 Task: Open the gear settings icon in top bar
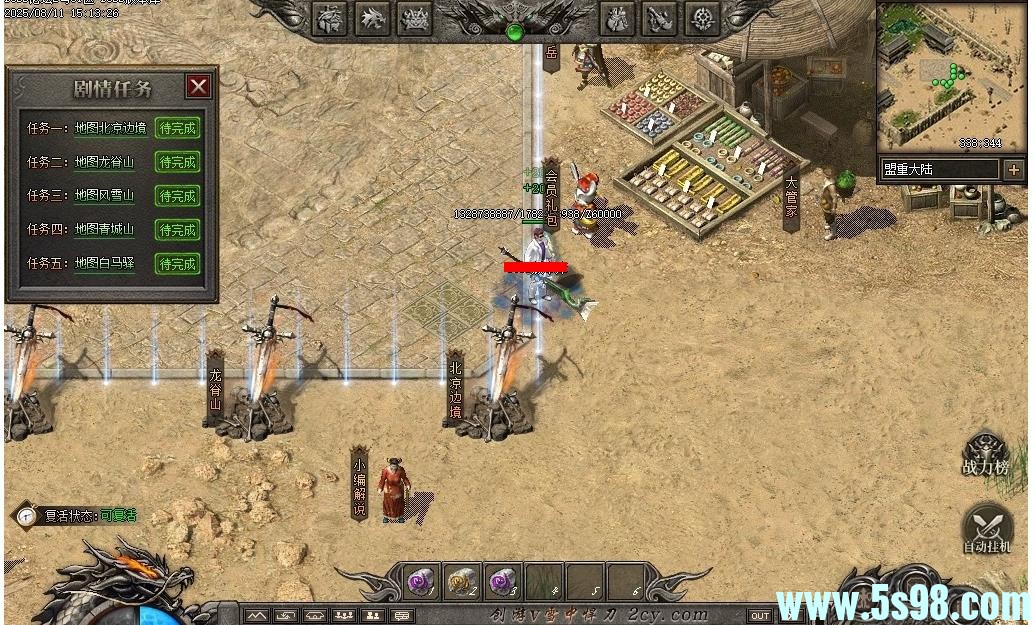tap(705, 18)
